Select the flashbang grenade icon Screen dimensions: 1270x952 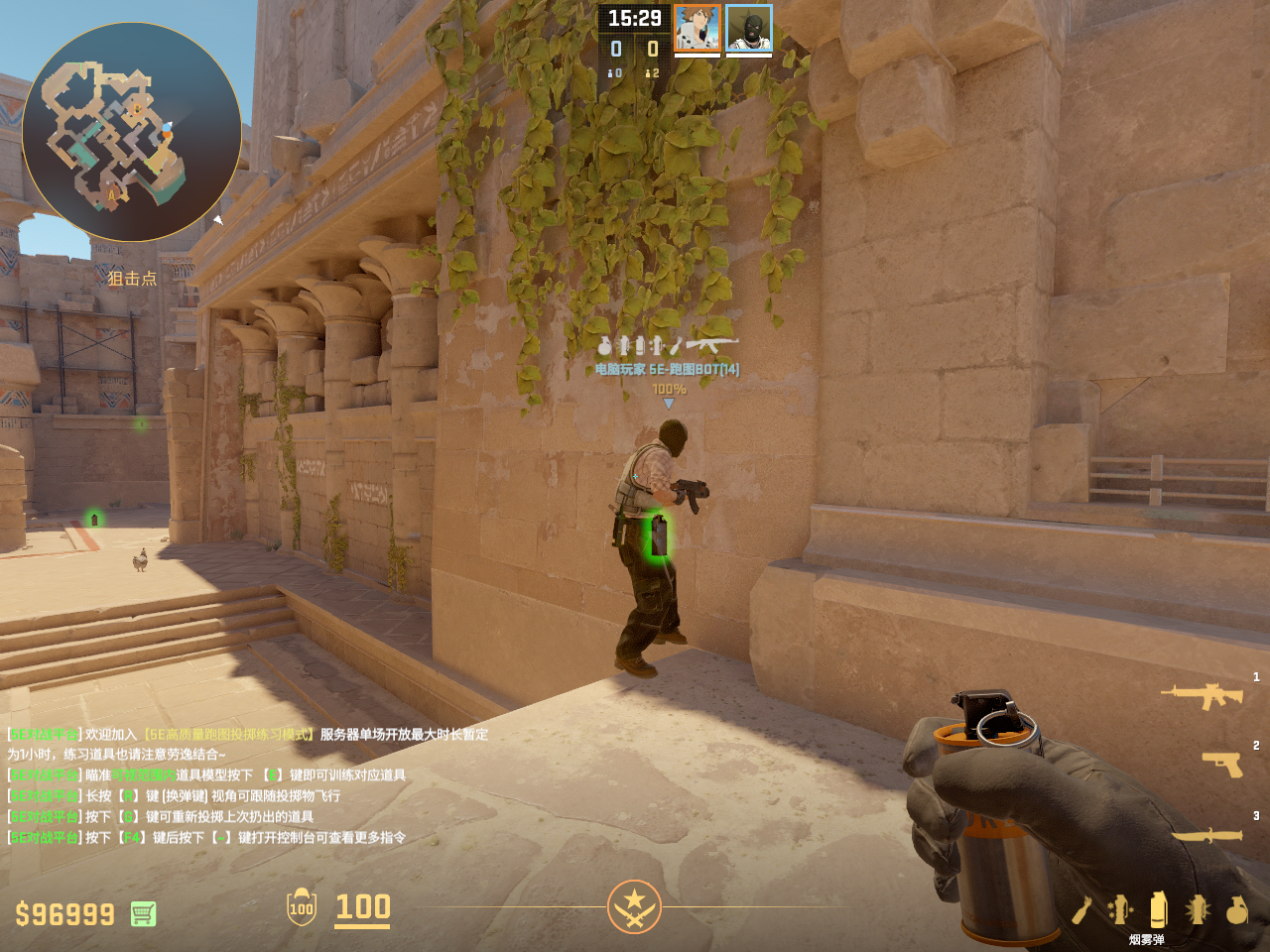tap(1198, 909)
